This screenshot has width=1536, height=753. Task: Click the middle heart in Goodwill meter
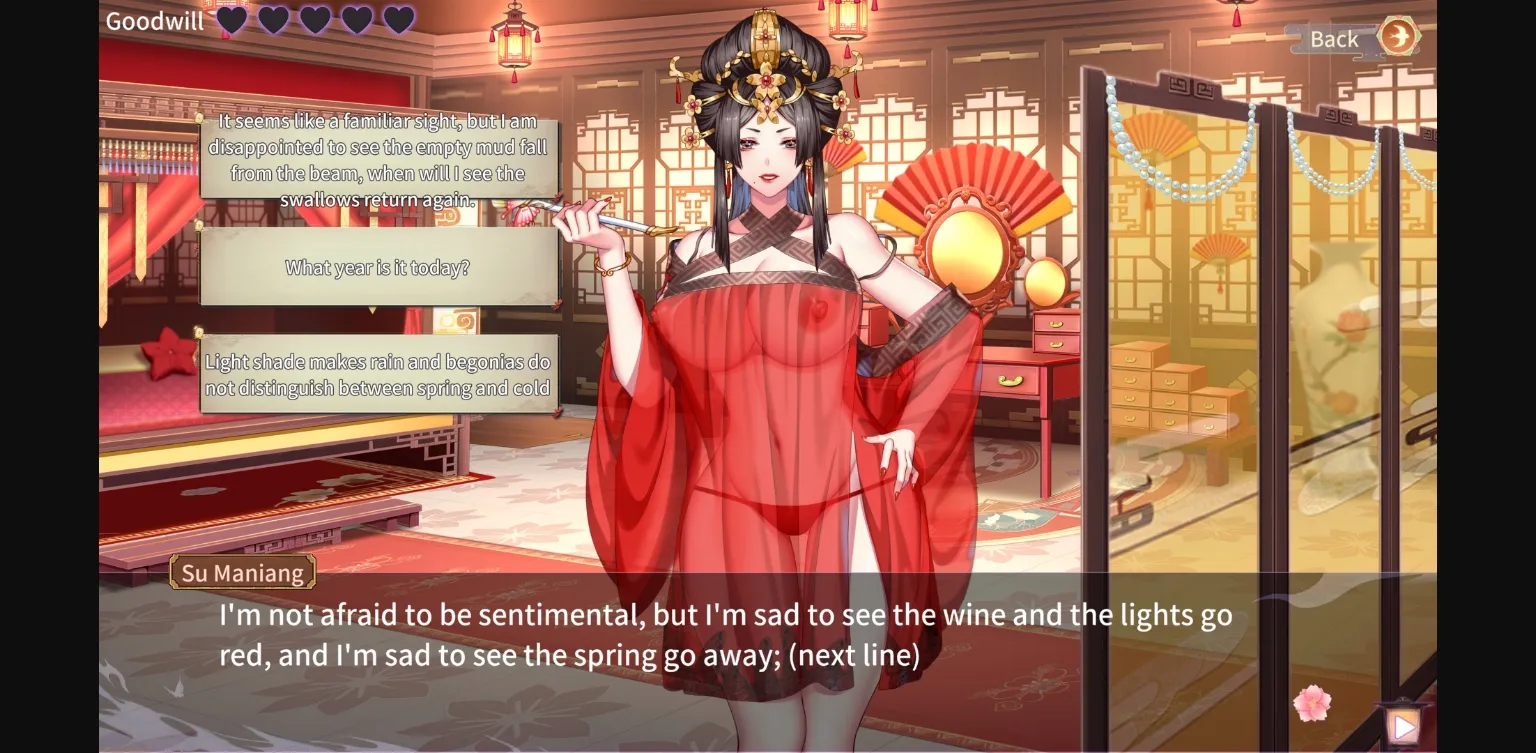coord(316,20)
